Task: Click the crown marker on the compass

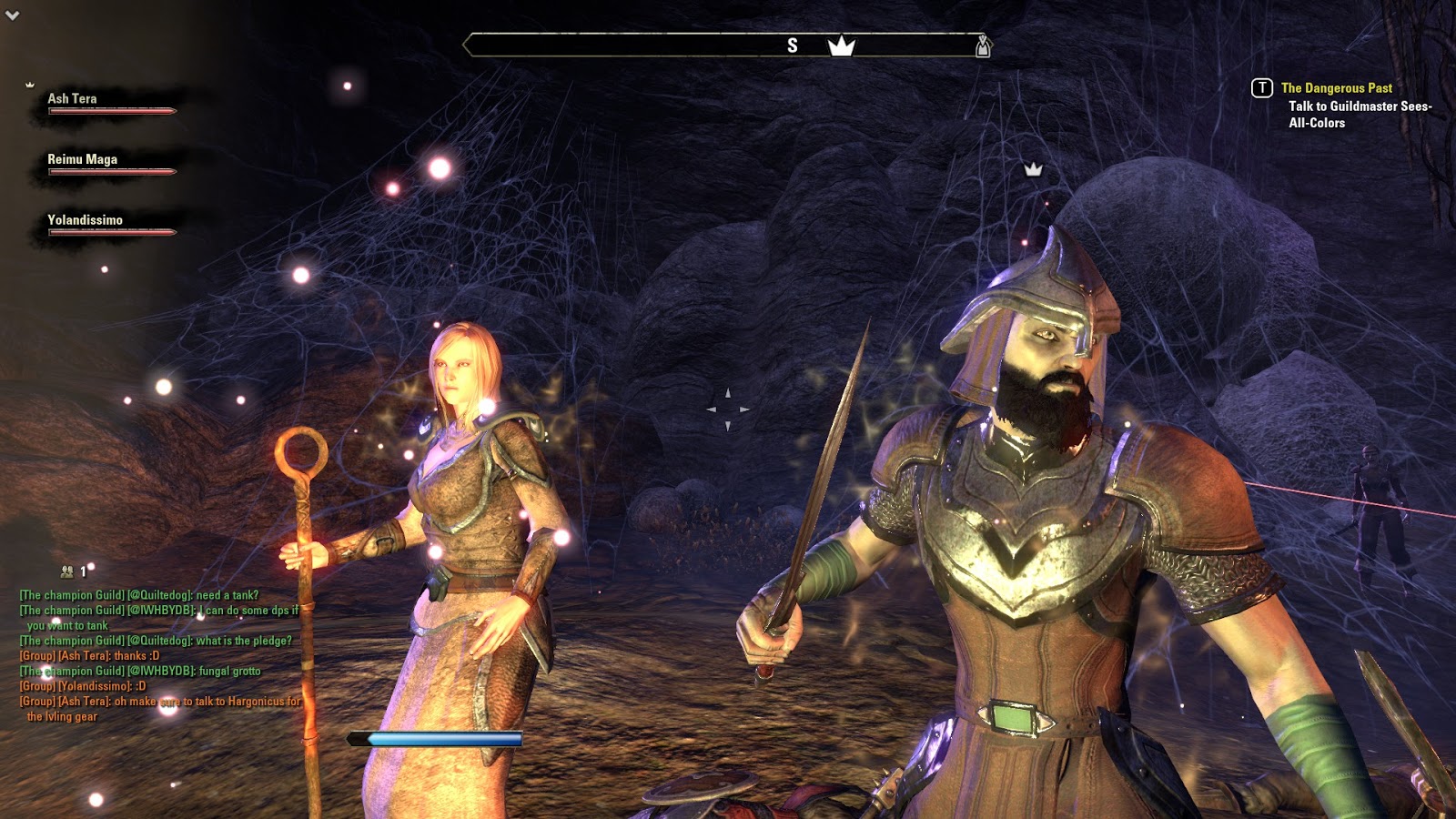Action: (x=841, y=45)
